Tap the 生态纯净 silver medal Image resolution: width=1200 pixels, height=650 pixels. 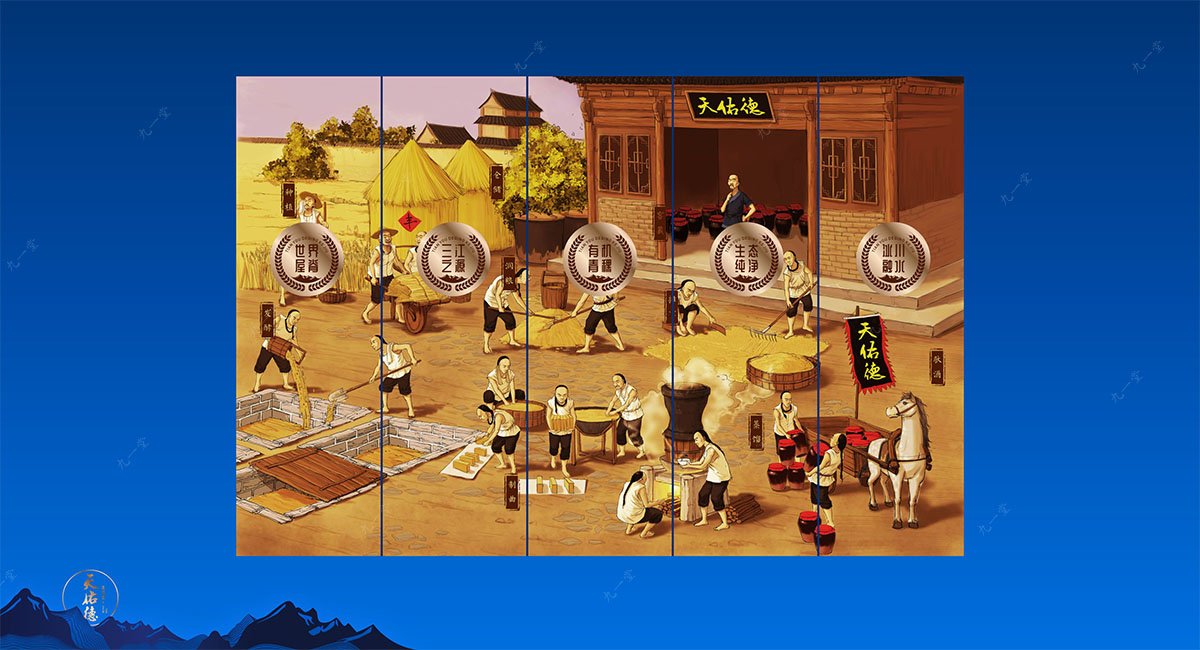746,257
